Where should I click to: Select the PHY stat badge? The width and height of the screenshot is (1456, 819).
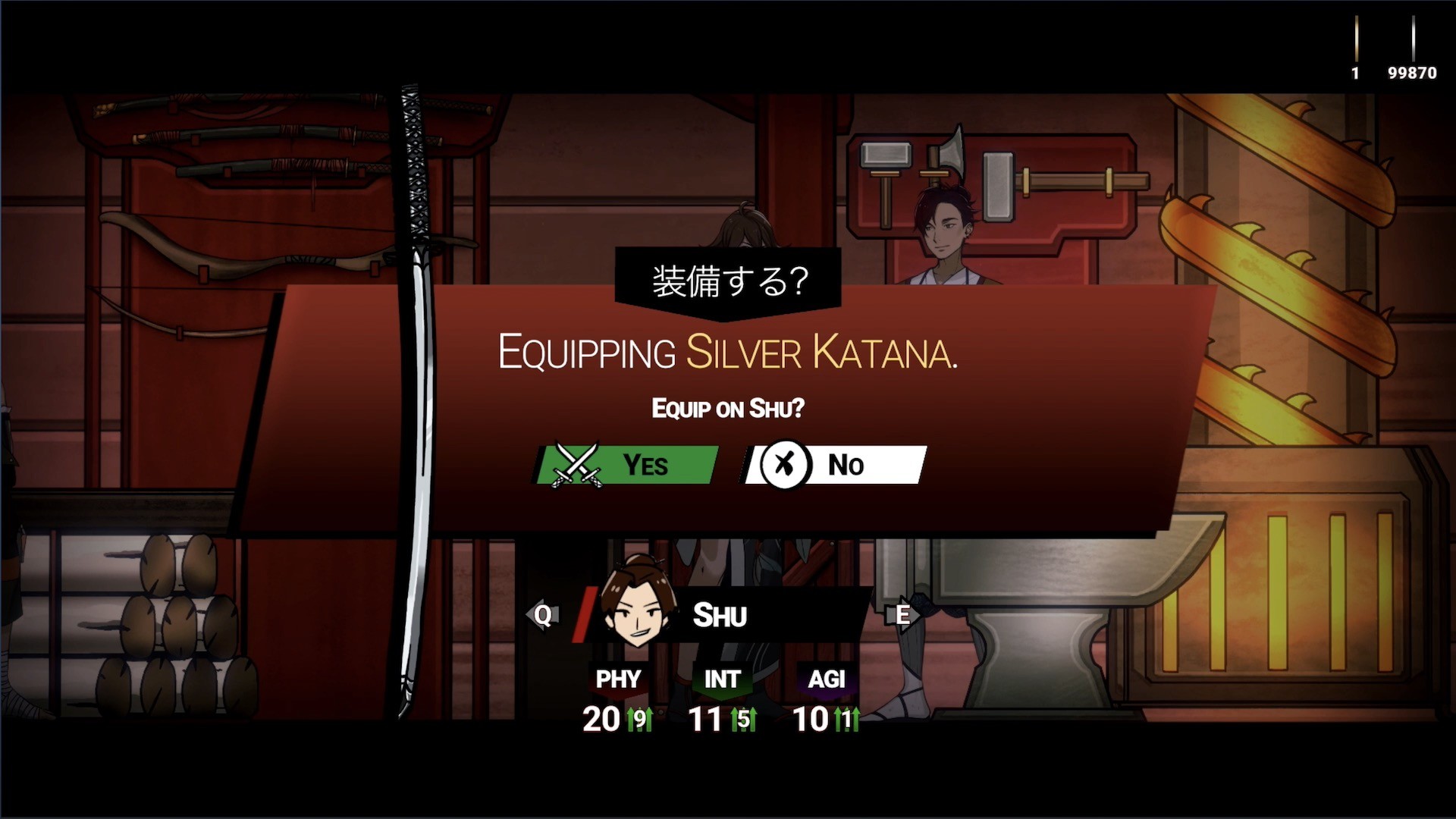tap(618, 679)
